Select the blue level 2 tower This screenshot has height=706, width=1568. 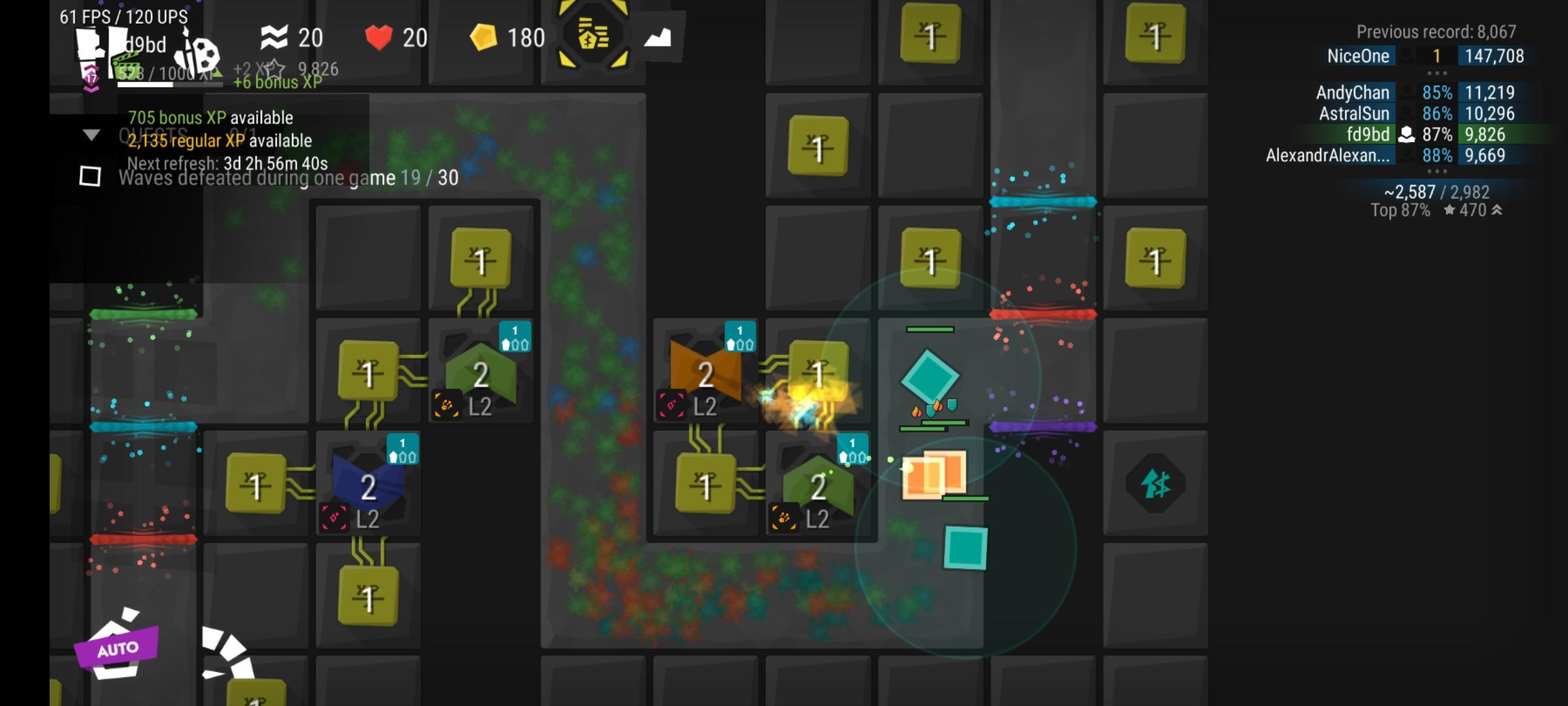click(368, 486)
